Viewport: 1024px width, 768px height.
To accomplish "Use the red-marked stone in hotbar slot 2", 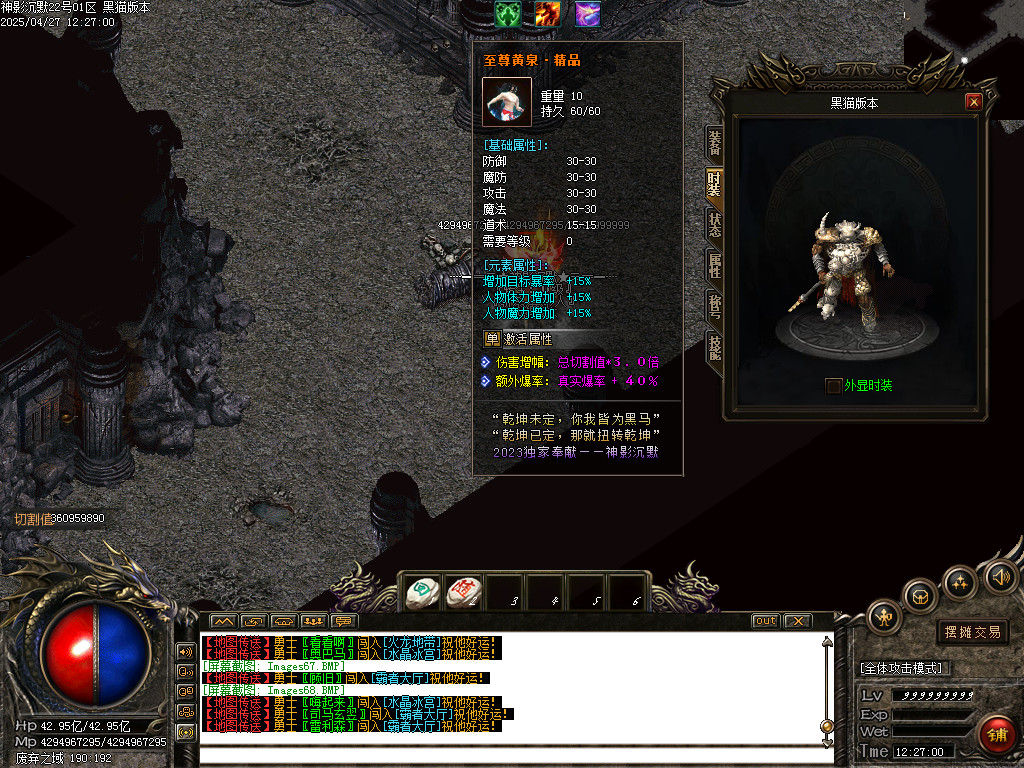I will point(464,593).
